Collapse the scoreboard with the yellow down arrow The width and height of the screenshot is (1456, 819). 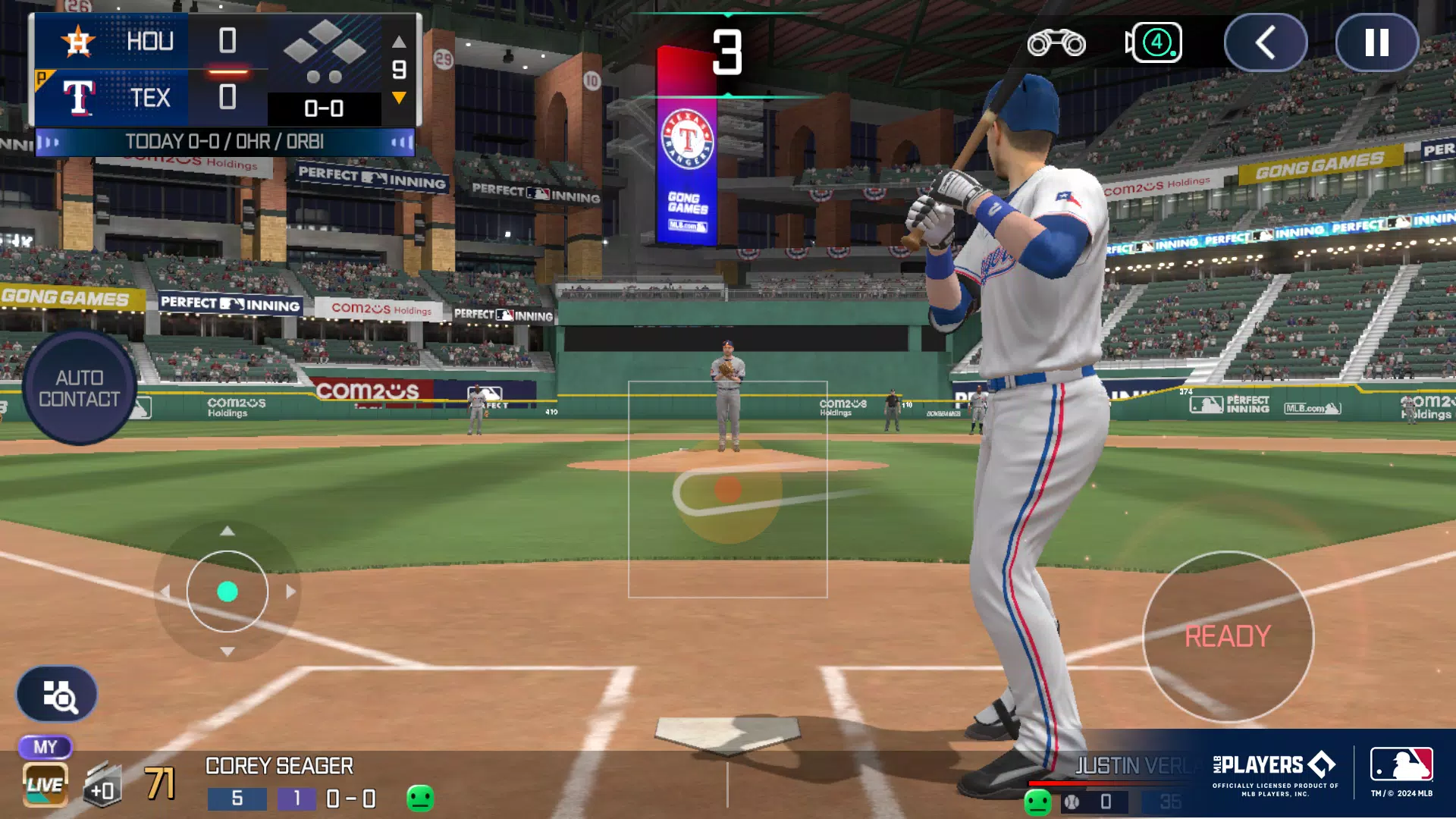pos(397,97)
